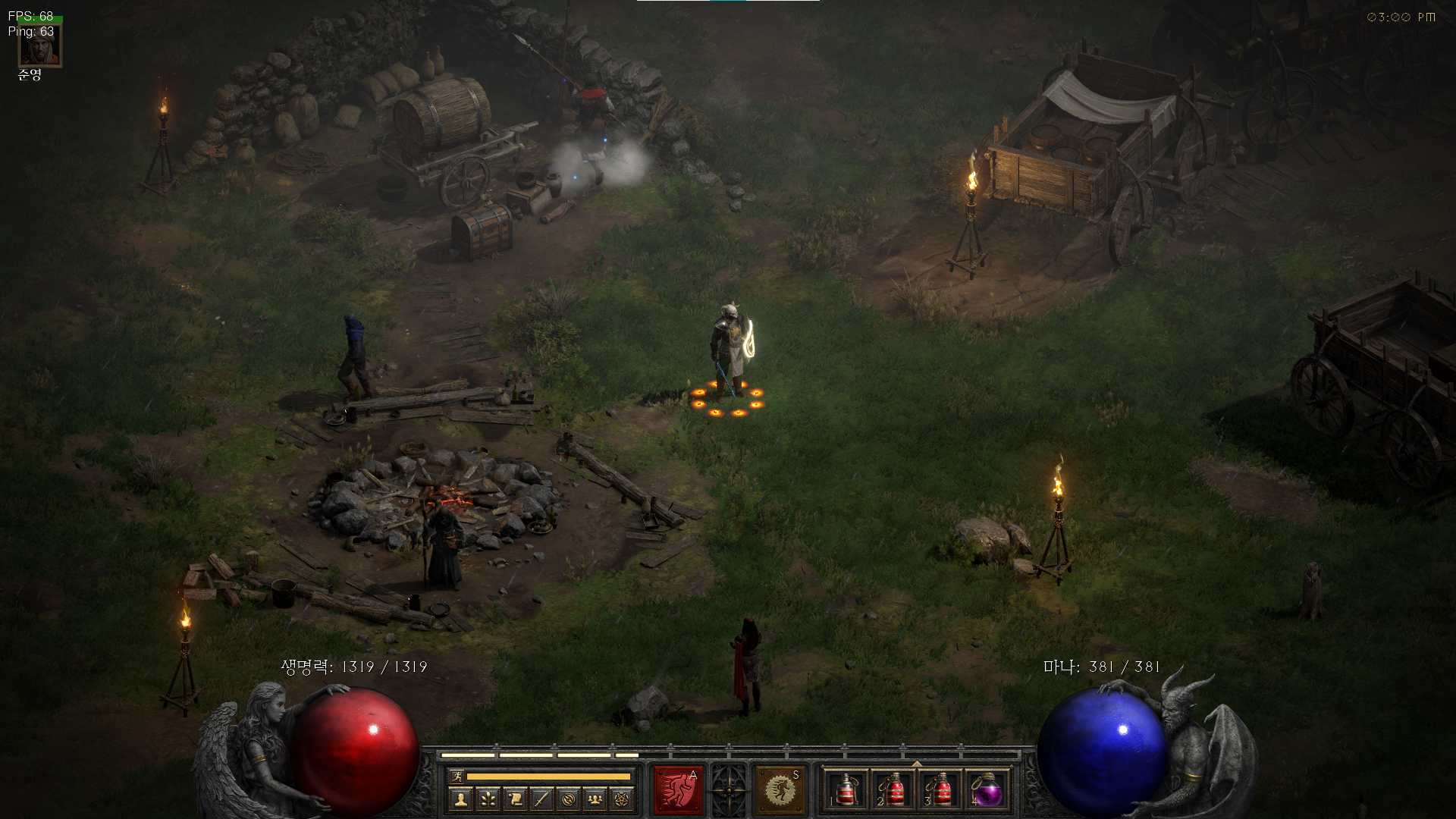Use the healing potion in belt slot 1
This screenshot has width=1456, height=819.
(x=846, y=791)
